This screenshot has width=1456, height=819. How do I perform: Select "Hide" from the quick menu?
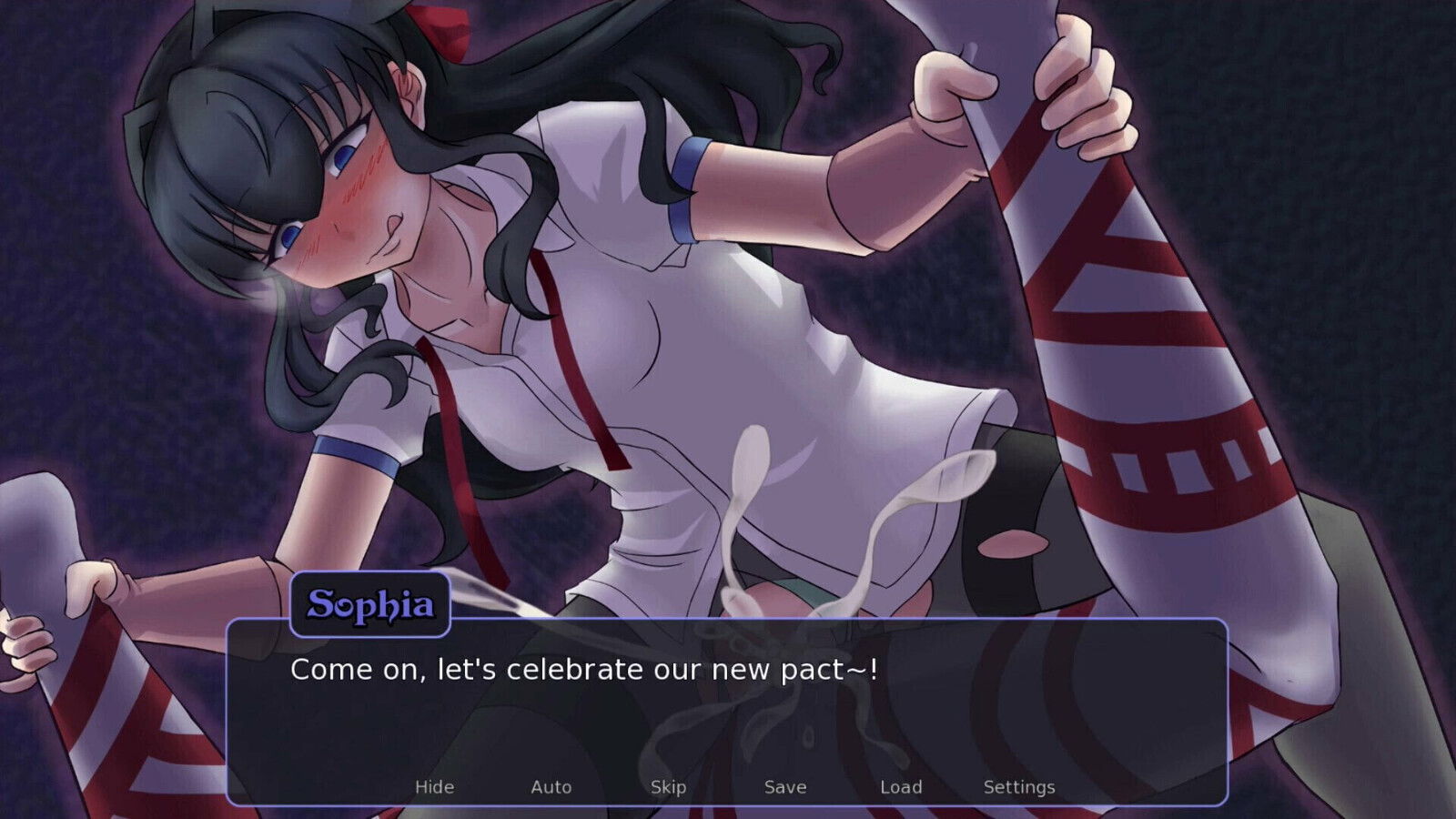point(435,786)
